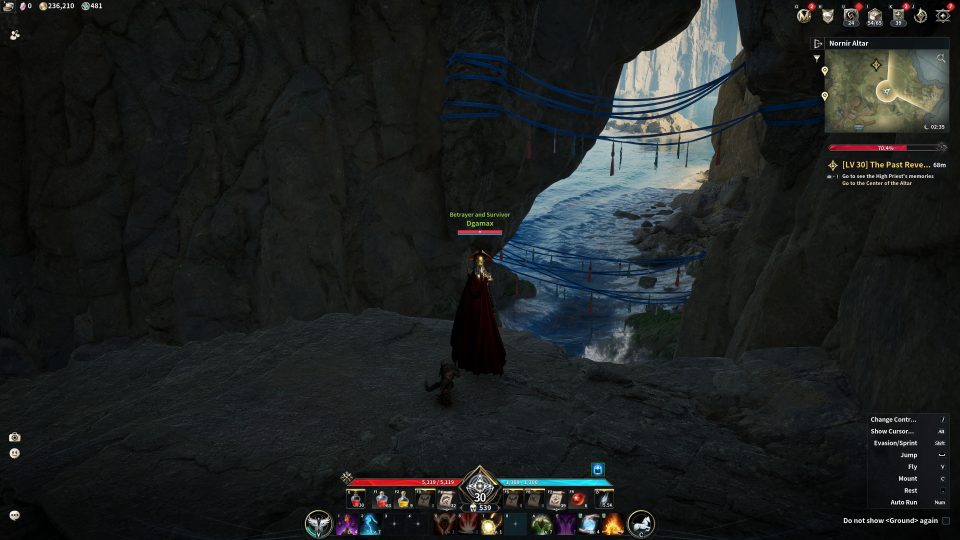The height and width of the screenshot is (540, 960).
Task: Open the gold M menu icon
Action: click(x=803, y=15)
